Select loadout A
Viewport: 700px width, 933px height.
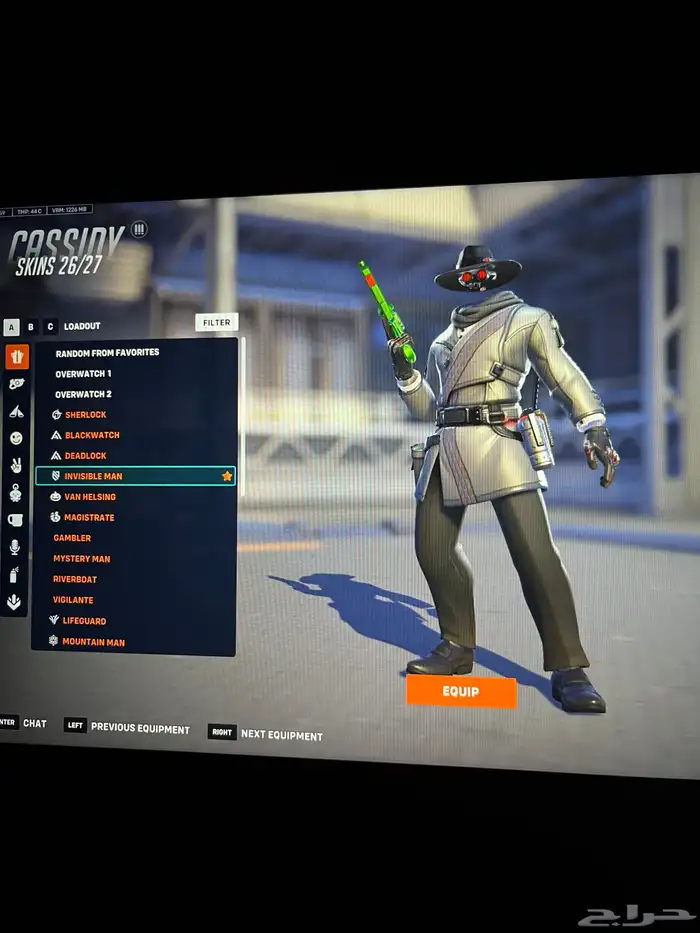tap(11, 326)
